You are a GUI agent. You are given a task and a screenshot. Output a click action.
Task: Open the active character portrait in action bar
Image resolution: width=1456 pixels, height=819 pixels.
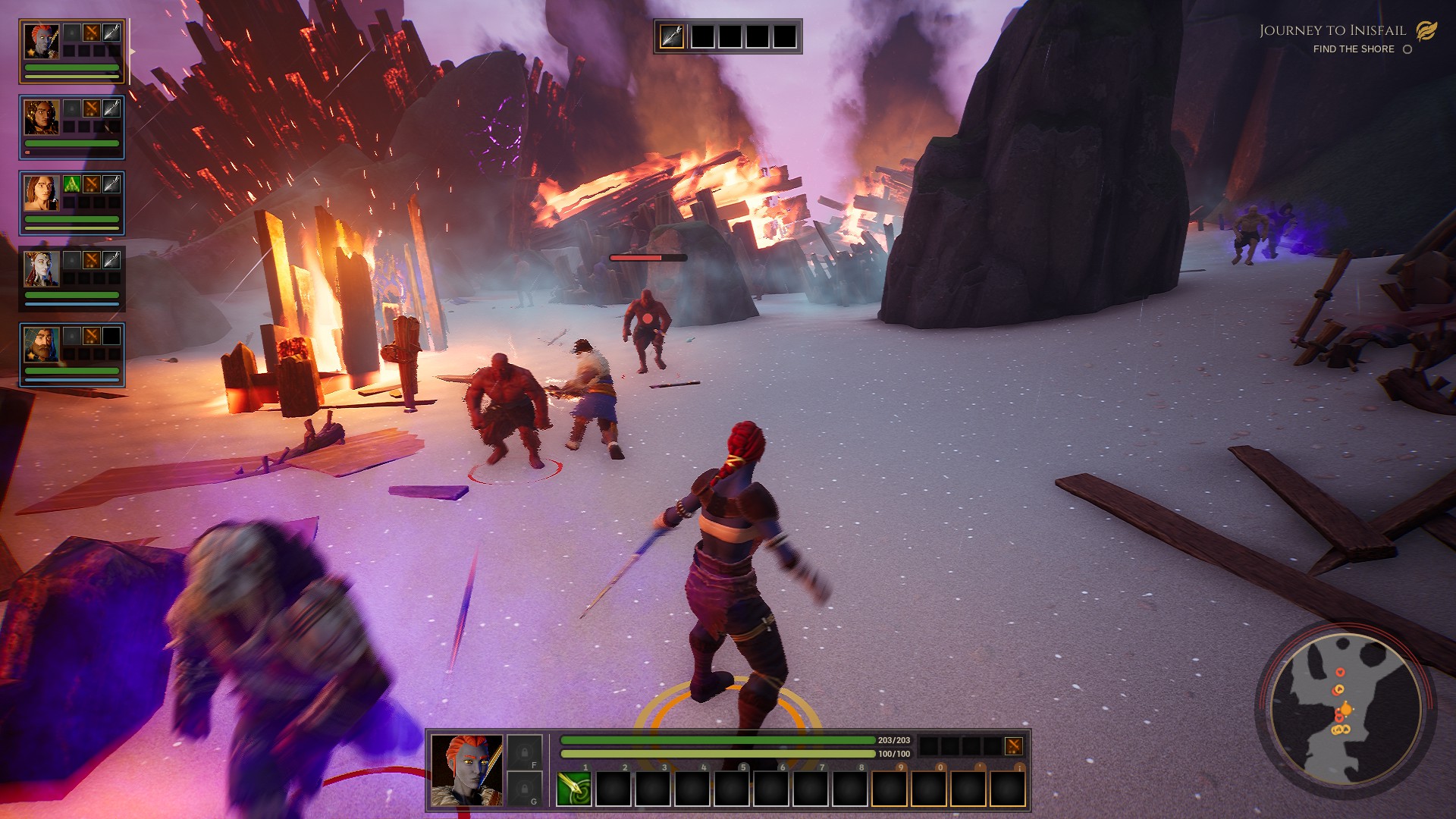click(466, 770)
